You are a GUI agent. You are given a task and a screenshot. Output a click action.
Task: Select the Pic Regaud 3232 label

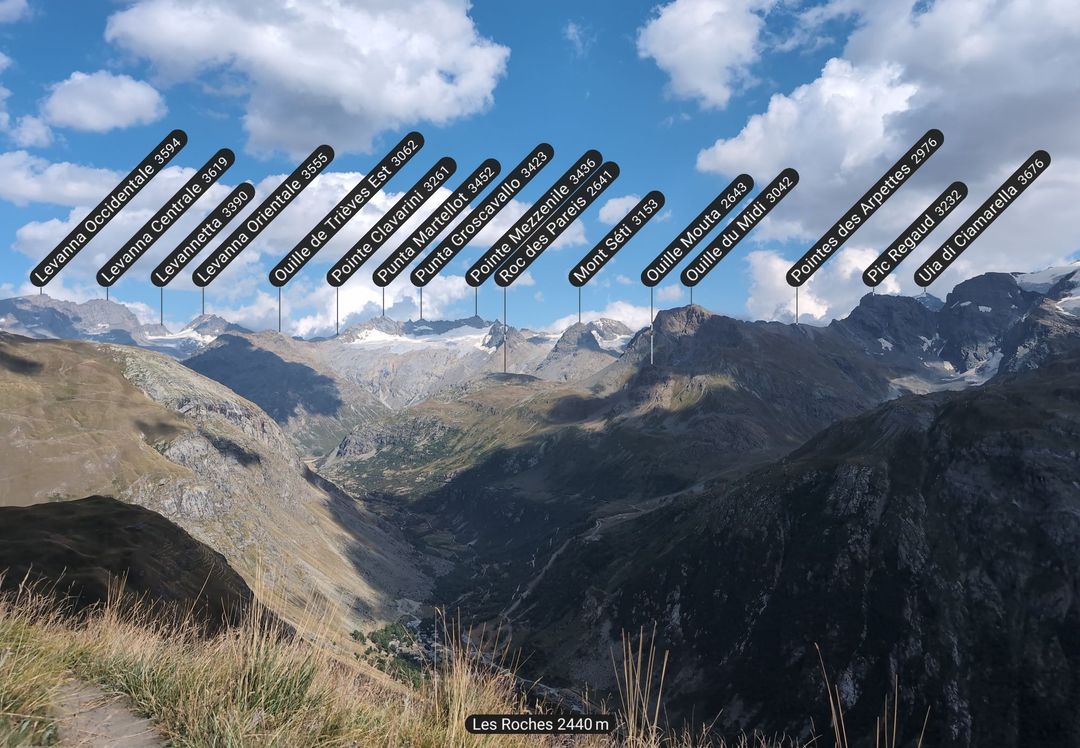[x=914, y=234]
